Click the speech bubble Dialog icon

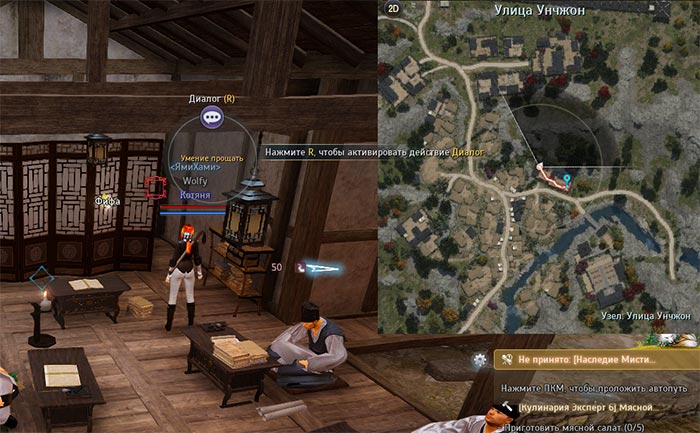tap(211, 117)
